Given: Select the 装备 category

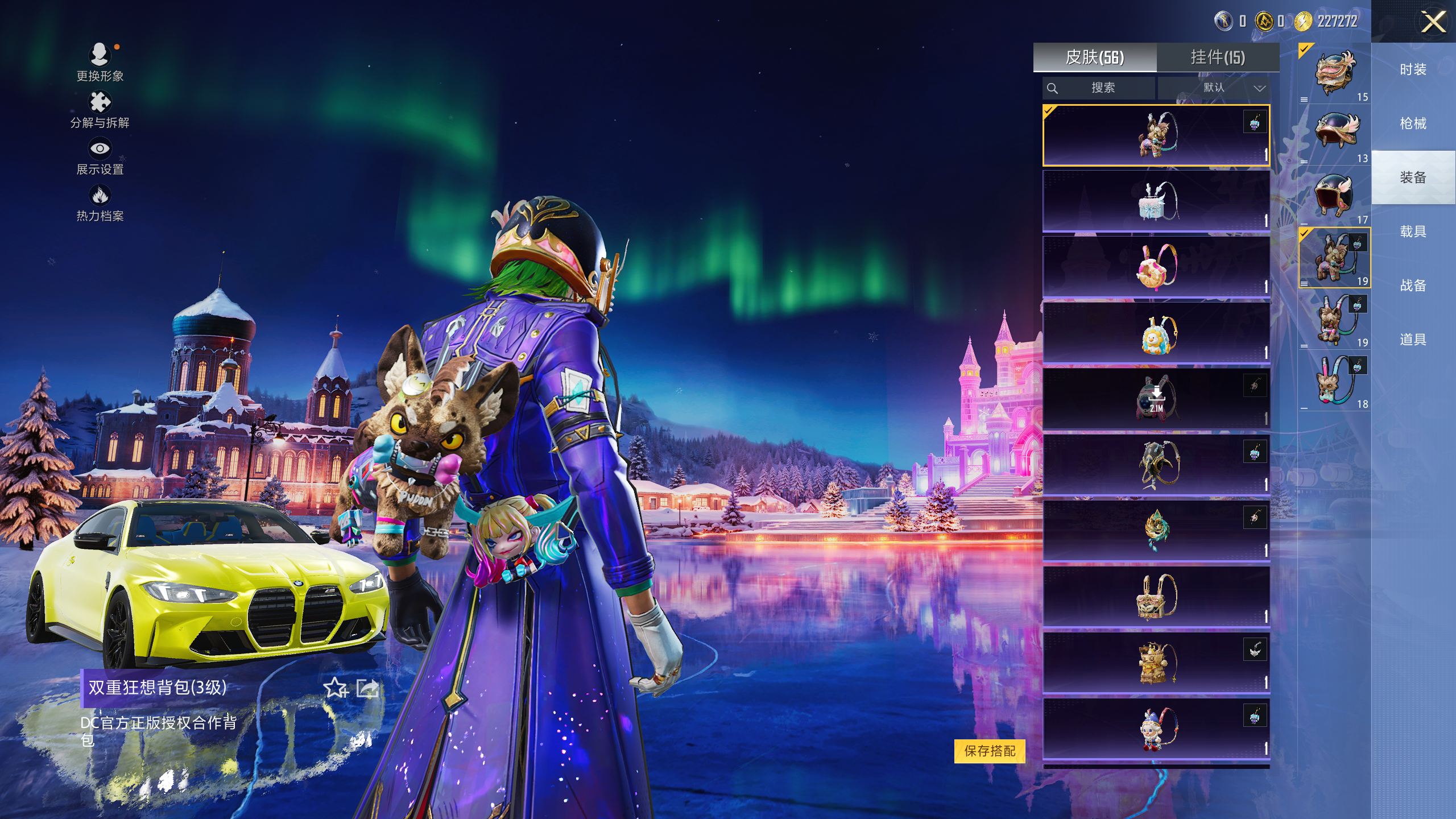Looking at the screenshot, I should pyautogui.click(x=1413, y=177).
